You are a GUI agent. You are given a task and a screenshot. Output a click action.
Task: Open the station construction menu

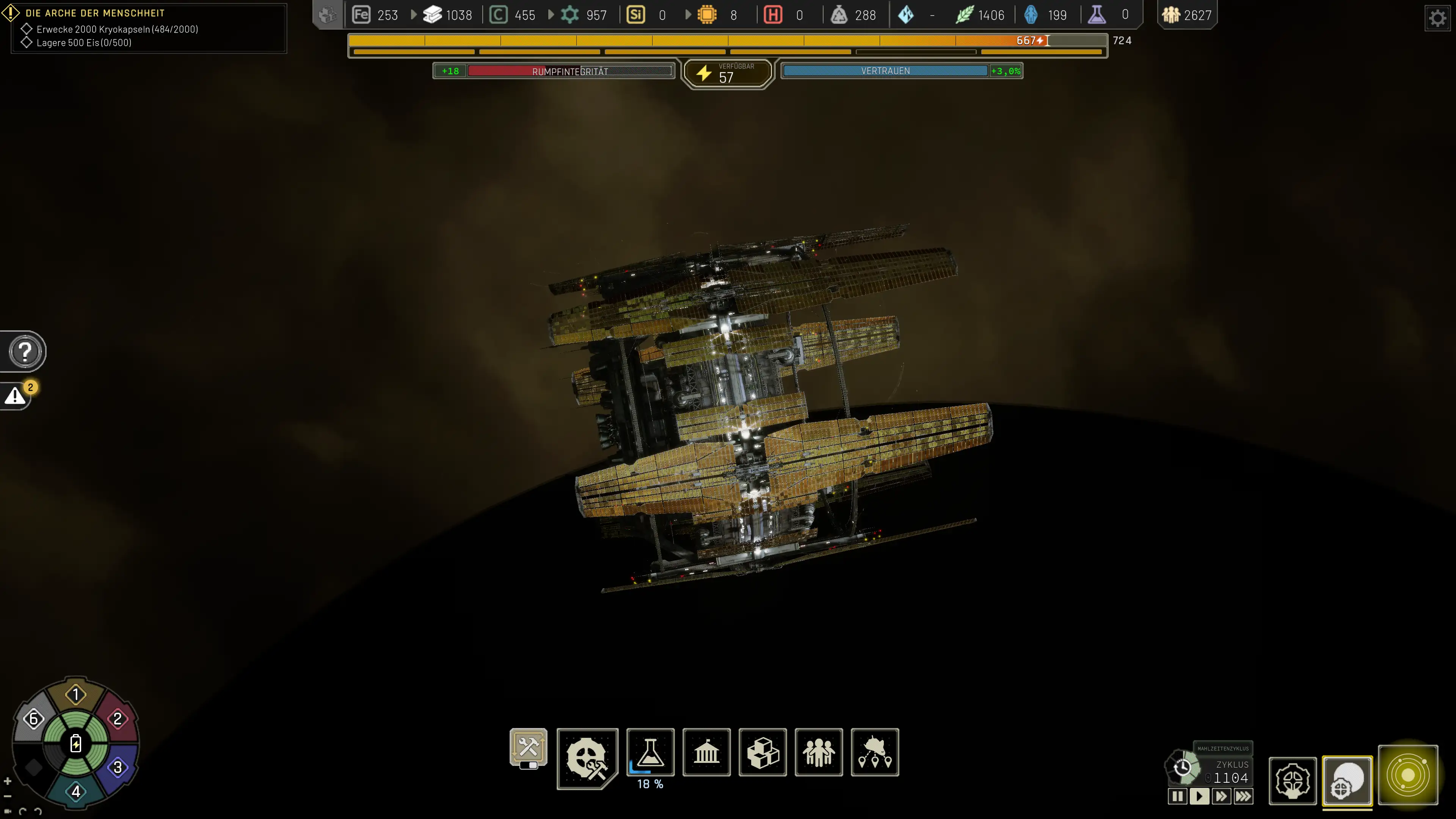tap(587, 758)
